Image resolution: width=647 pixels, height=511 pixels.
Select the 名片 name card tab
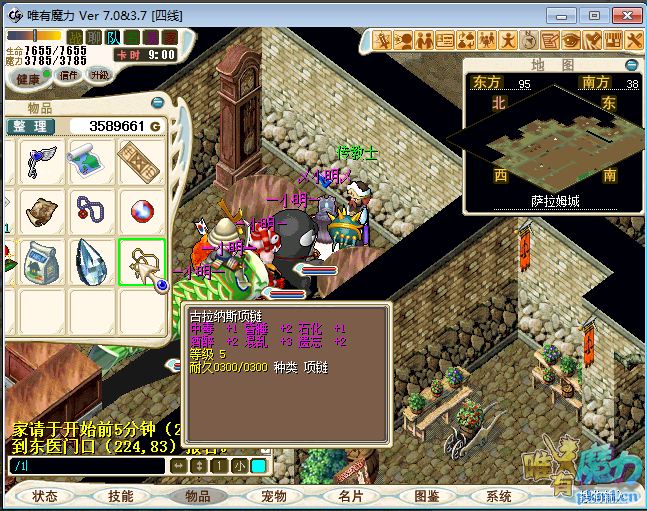[x=350, y=496]
